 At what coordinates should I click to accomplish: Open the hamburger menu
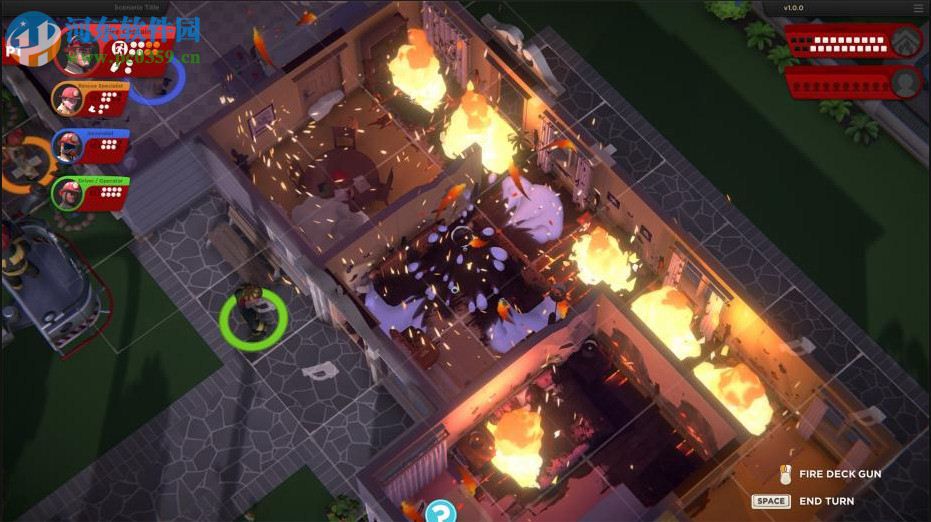[x=918, y=8]
